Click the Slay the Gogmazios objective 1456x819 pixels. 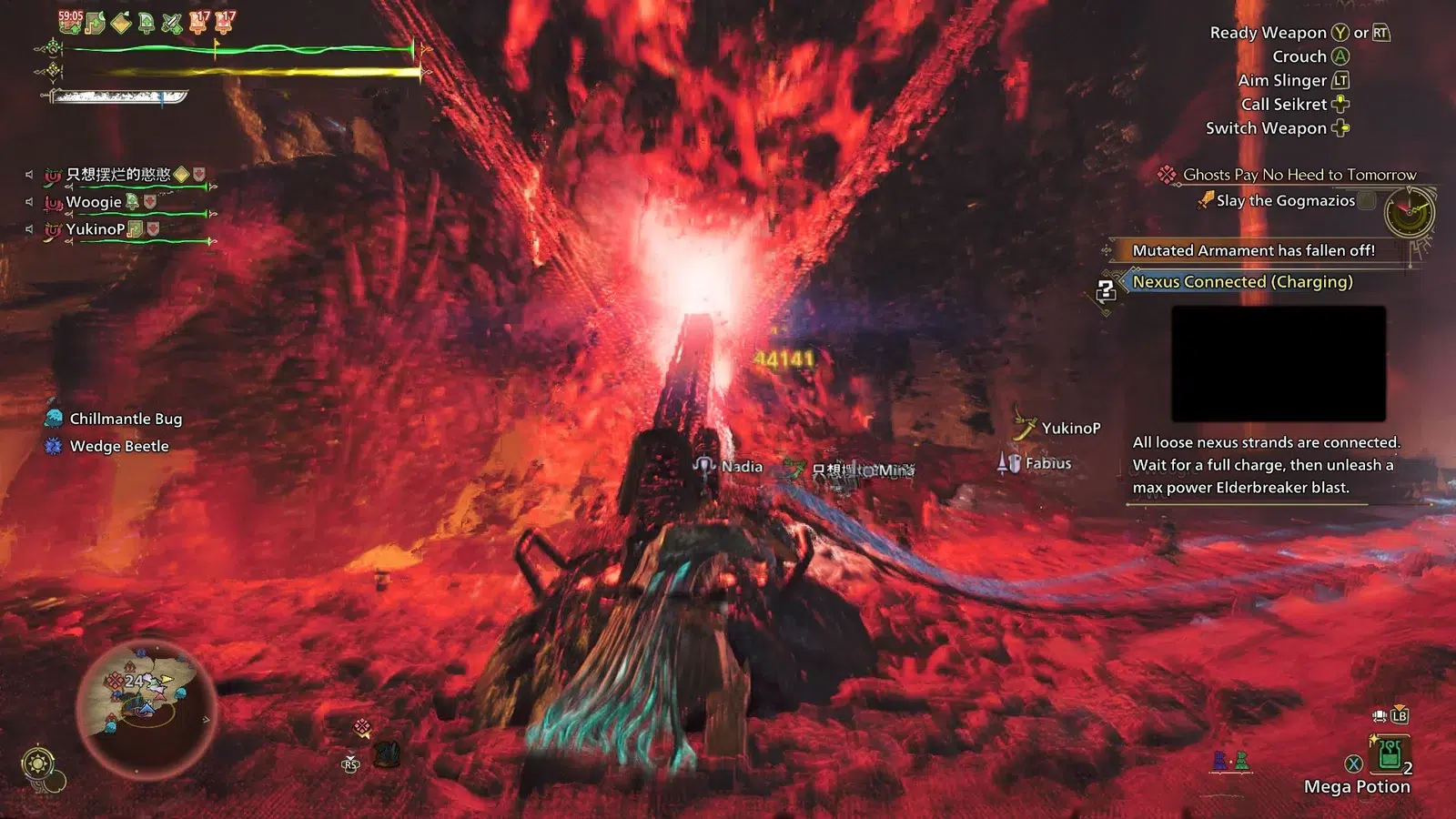pos(1285,200)
